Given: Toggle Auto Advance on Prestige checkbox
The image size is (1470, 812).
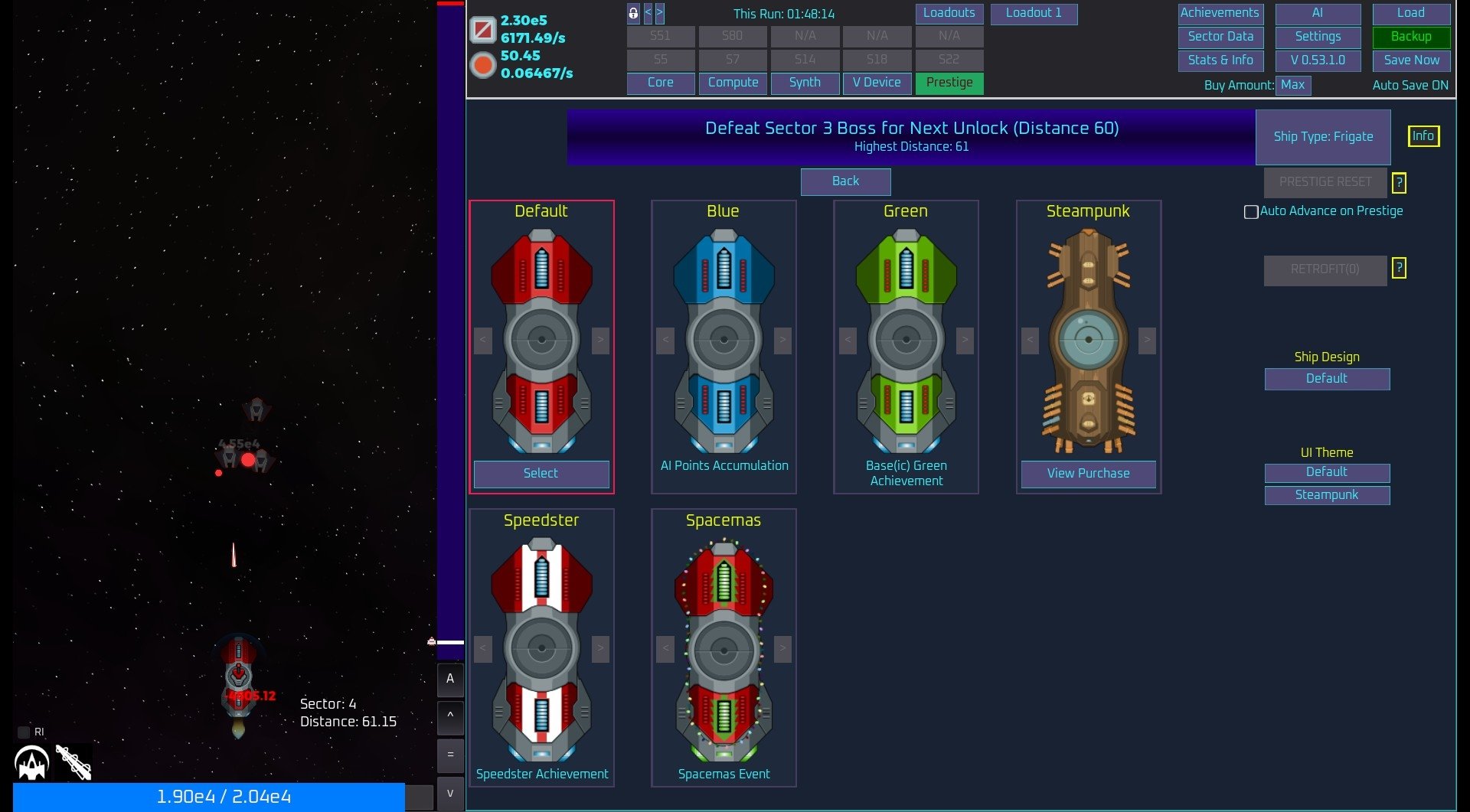Looking at the screenshot, I should (x=1251, y=212).
